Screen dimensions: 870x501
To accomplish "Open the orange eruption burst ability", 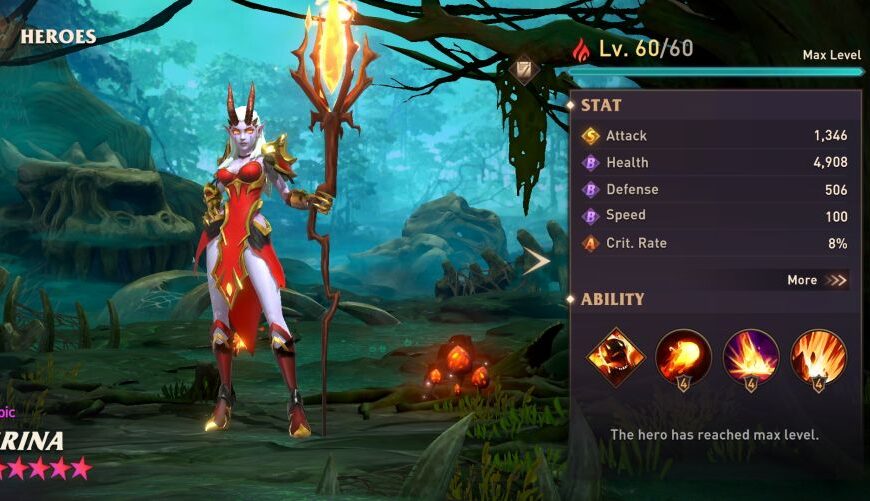I will 818,357.
